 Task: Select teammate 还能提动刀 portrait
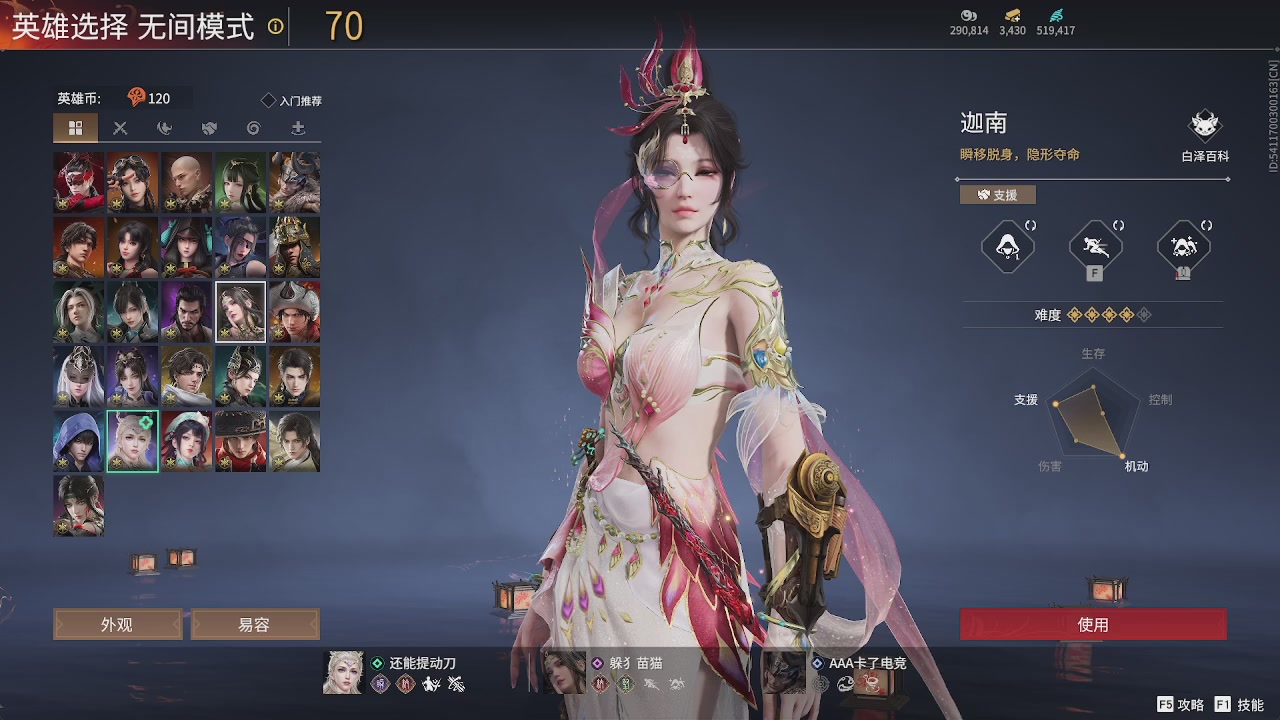(x=343, y=672)
